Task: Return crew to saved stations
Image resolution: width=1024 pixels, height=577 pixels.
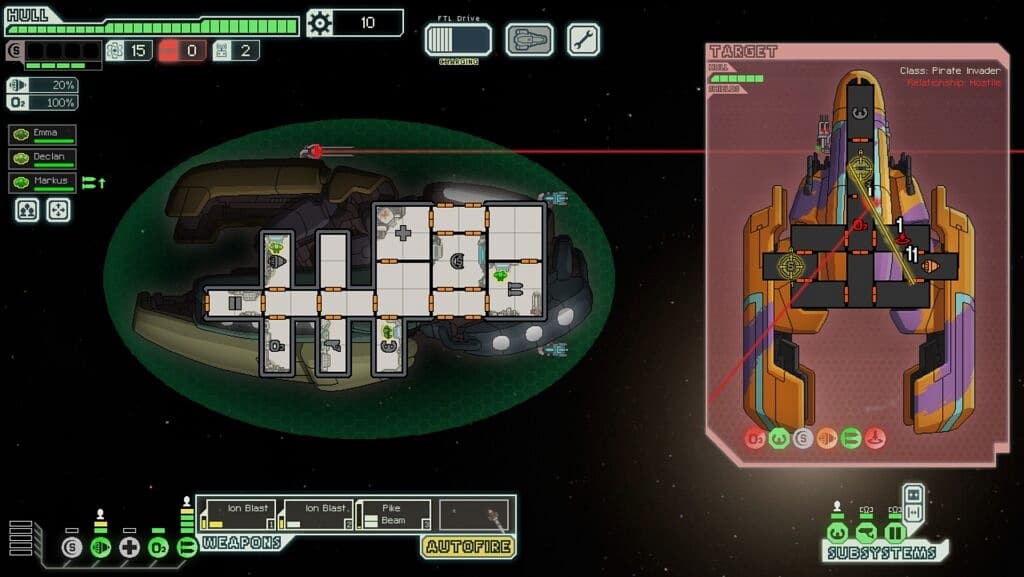Action: tap(58, 209)
